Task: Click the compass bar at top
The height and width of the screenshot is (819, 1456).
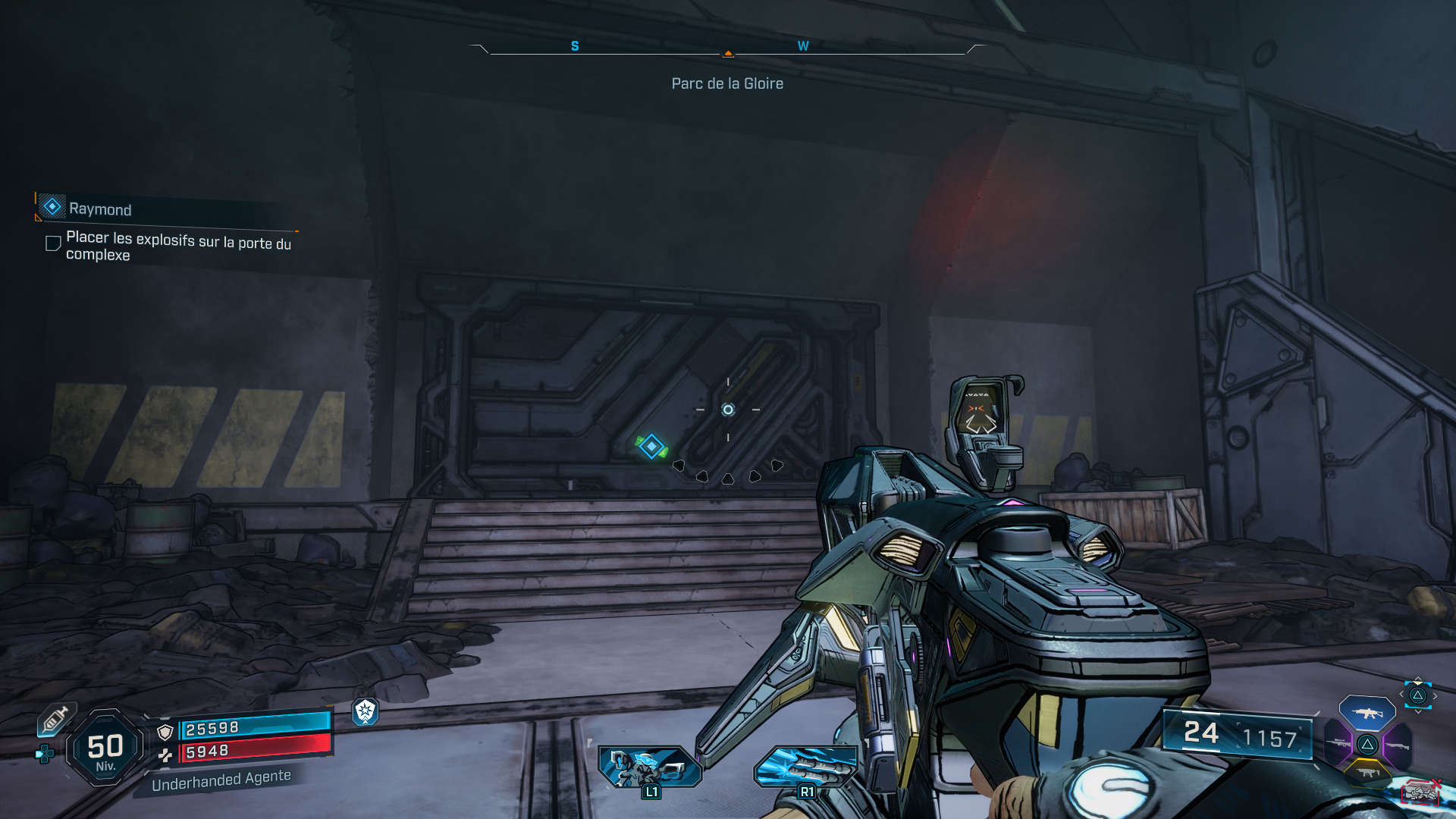Action: click(x=728, y=48)
